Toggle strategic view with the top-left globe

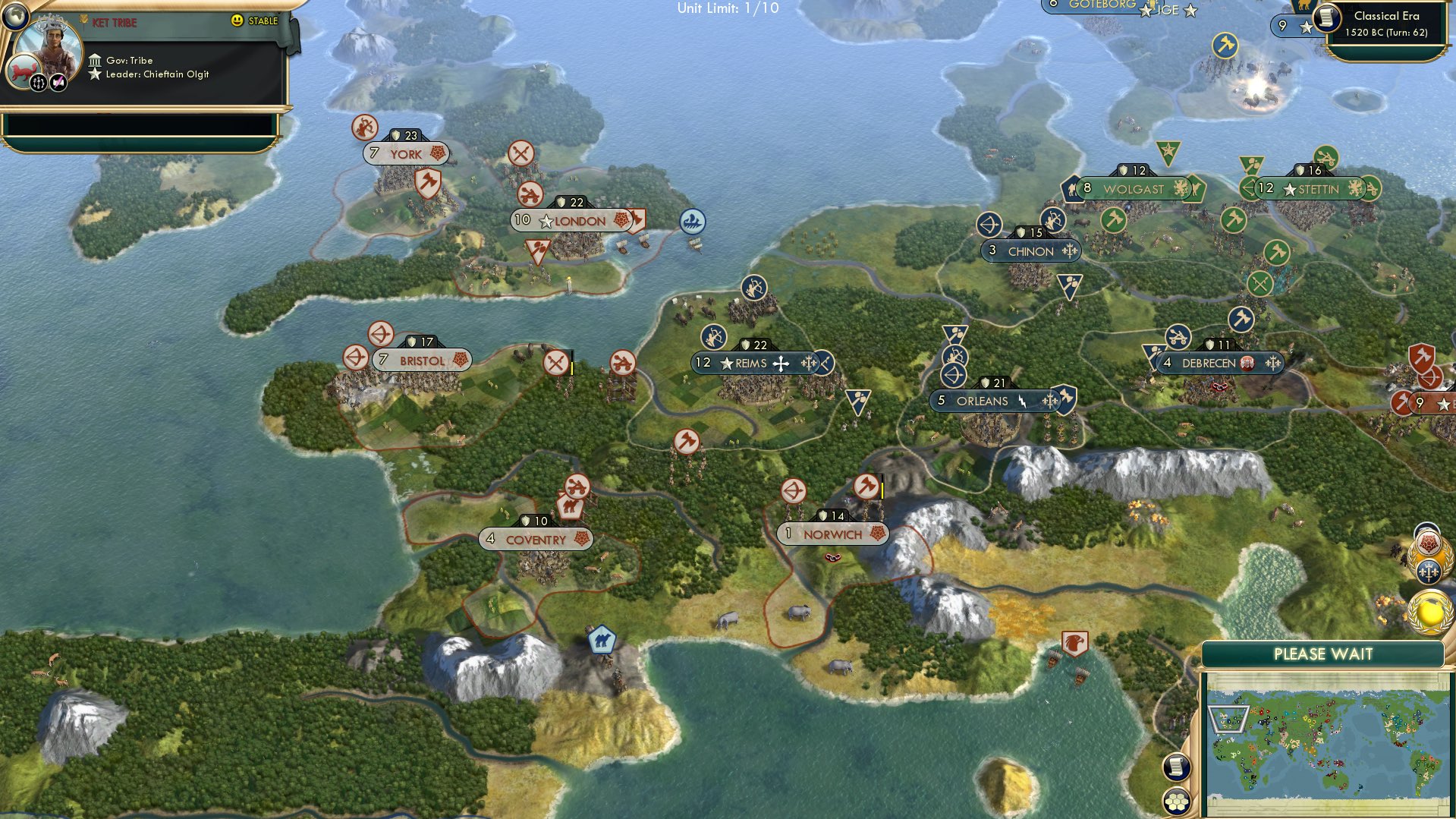(x=17, y=17)
